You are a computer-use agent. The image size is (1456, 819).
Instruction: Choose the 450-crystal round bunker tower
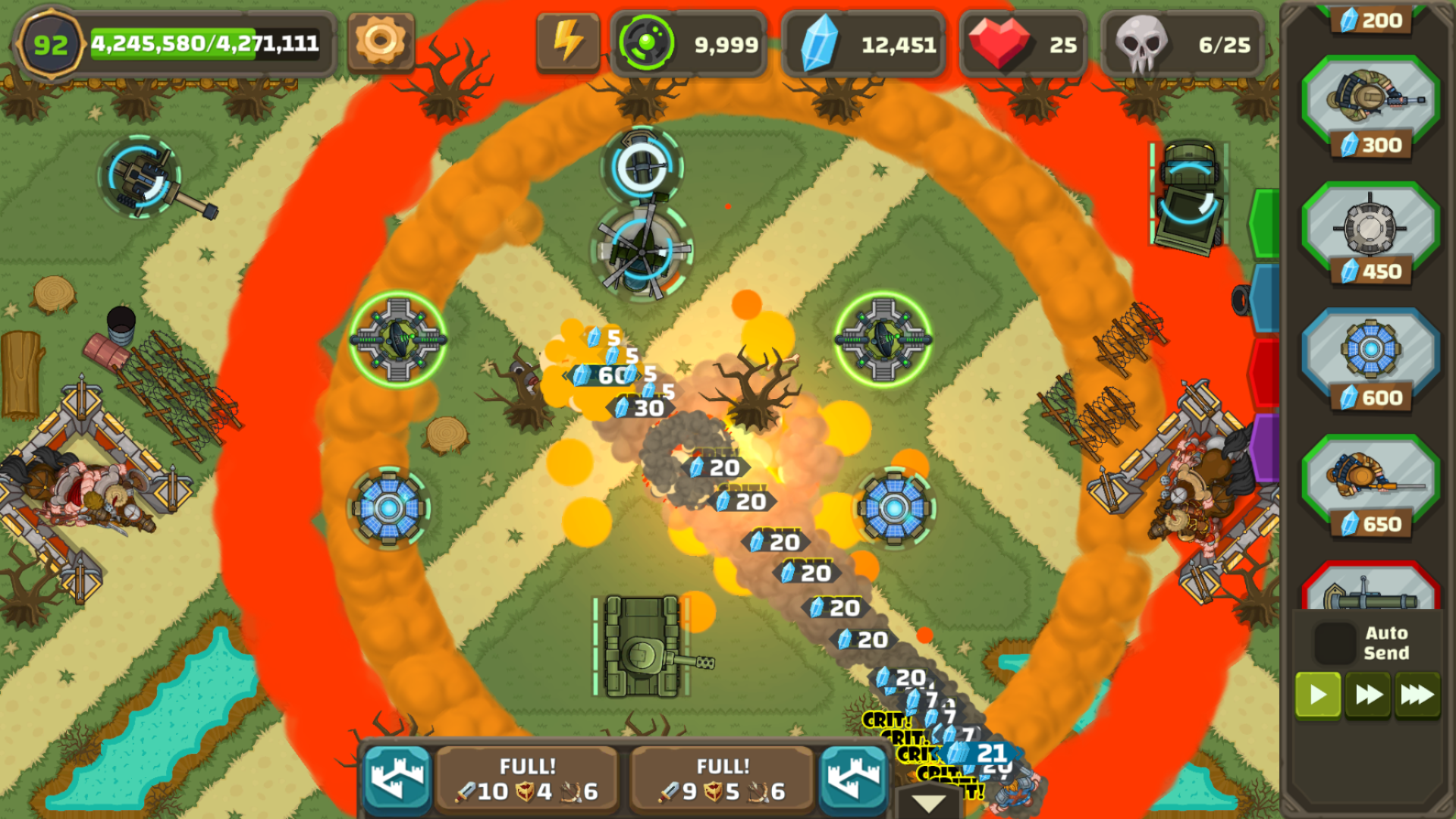click(1370, 229)
